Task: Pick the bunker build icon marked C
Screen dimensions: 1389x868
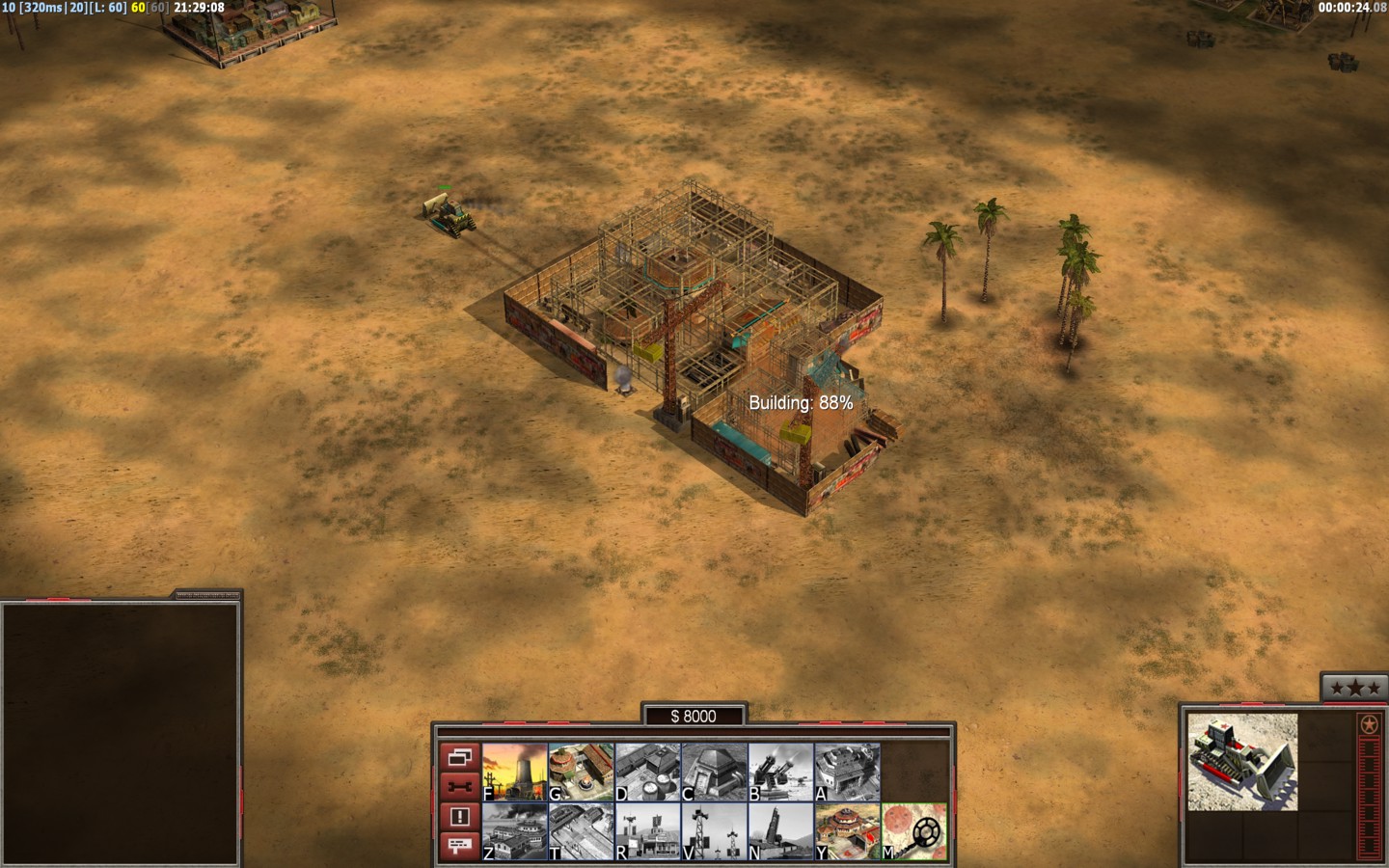Action: pos(715,772)
